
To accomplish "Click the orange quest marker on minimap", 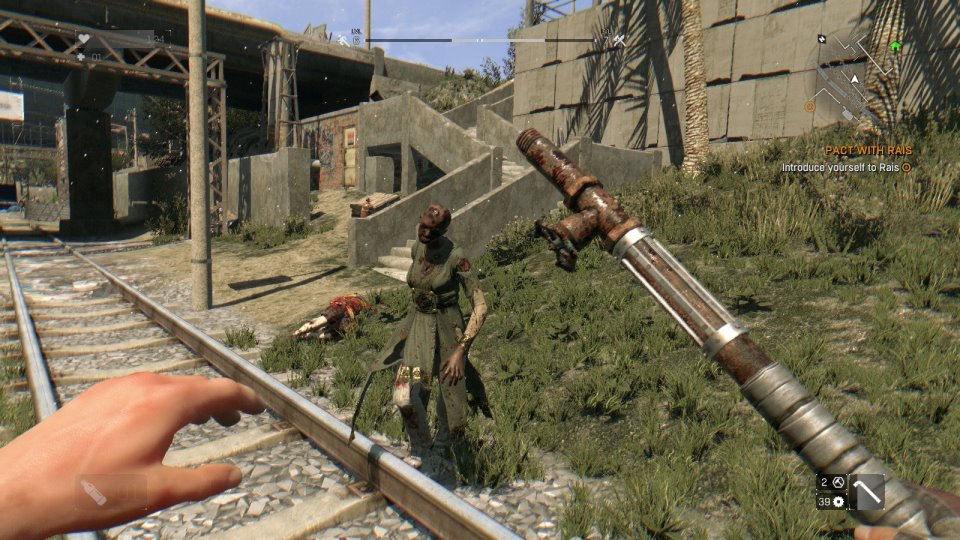I will (x=810, y=105).
